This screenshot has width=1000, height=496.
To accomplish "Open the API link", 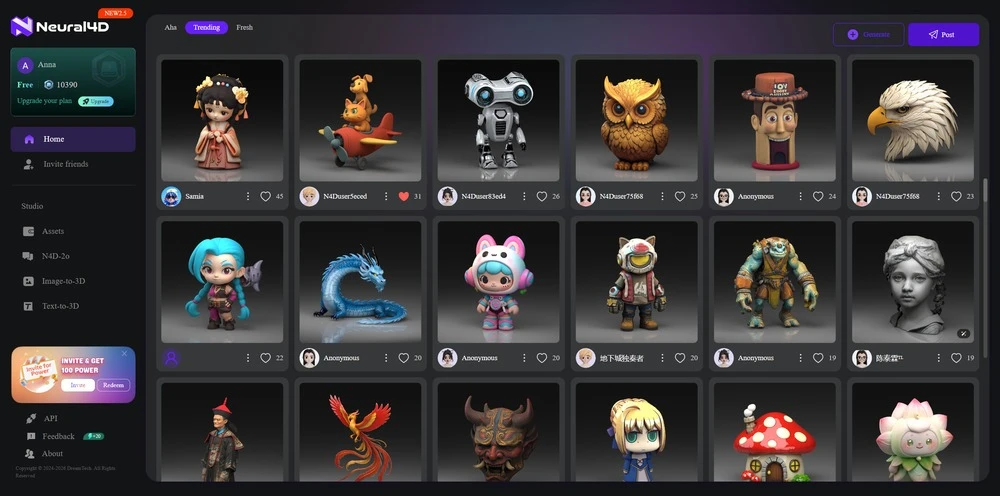I will [x=50, y=418].
